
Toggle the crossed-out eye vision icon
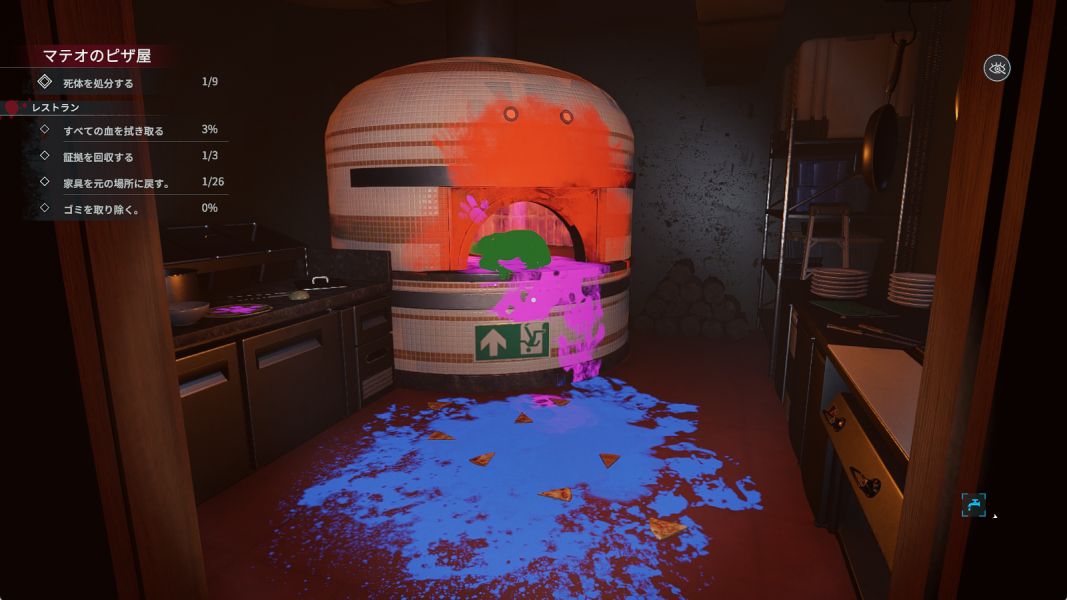click(996, 68)
